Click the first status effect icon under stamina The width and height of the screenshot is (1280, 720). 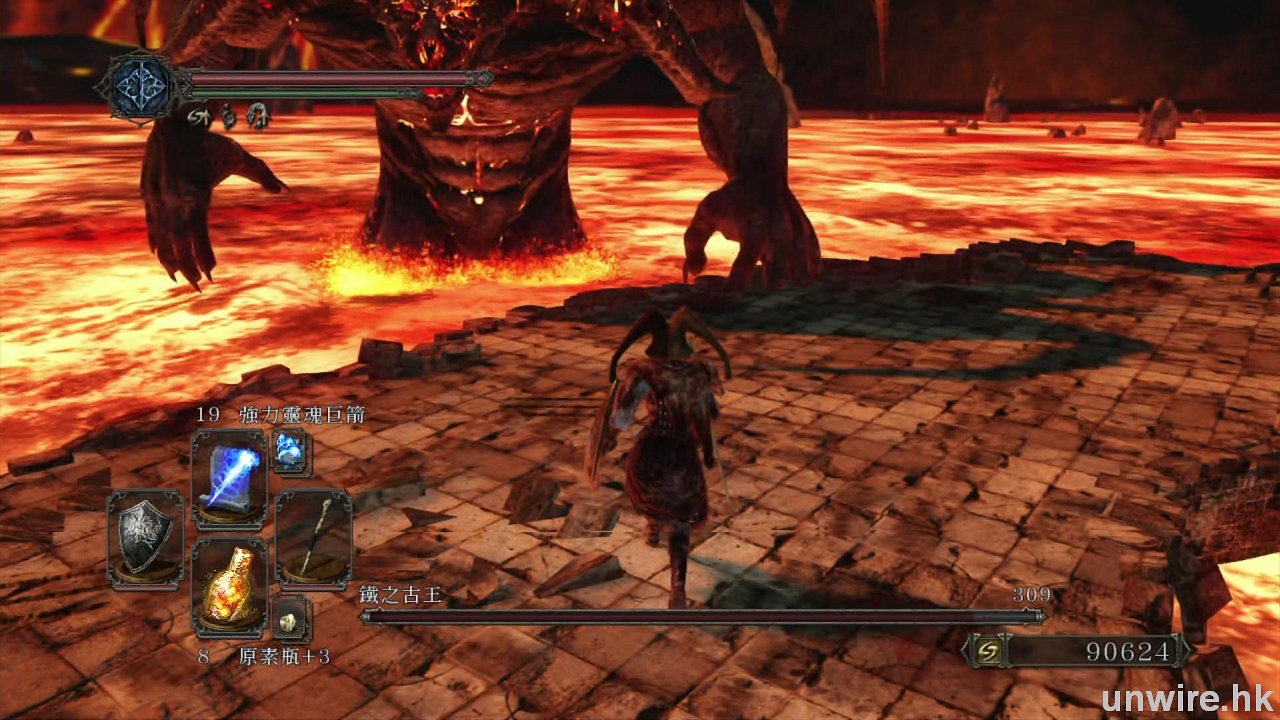197,116
